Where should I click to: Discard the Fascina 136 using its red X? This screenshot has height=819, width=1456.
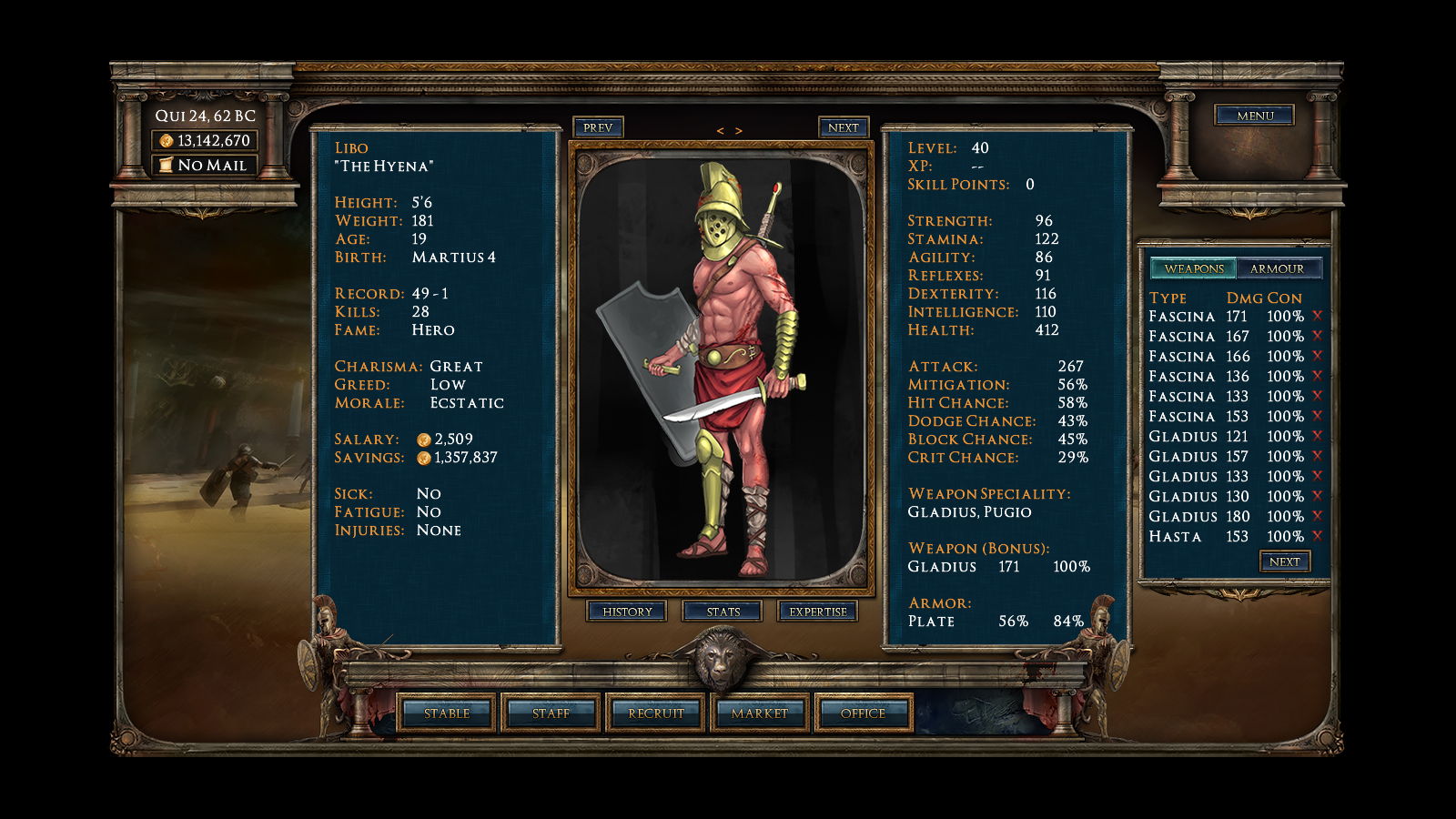tap(1317, 376)
